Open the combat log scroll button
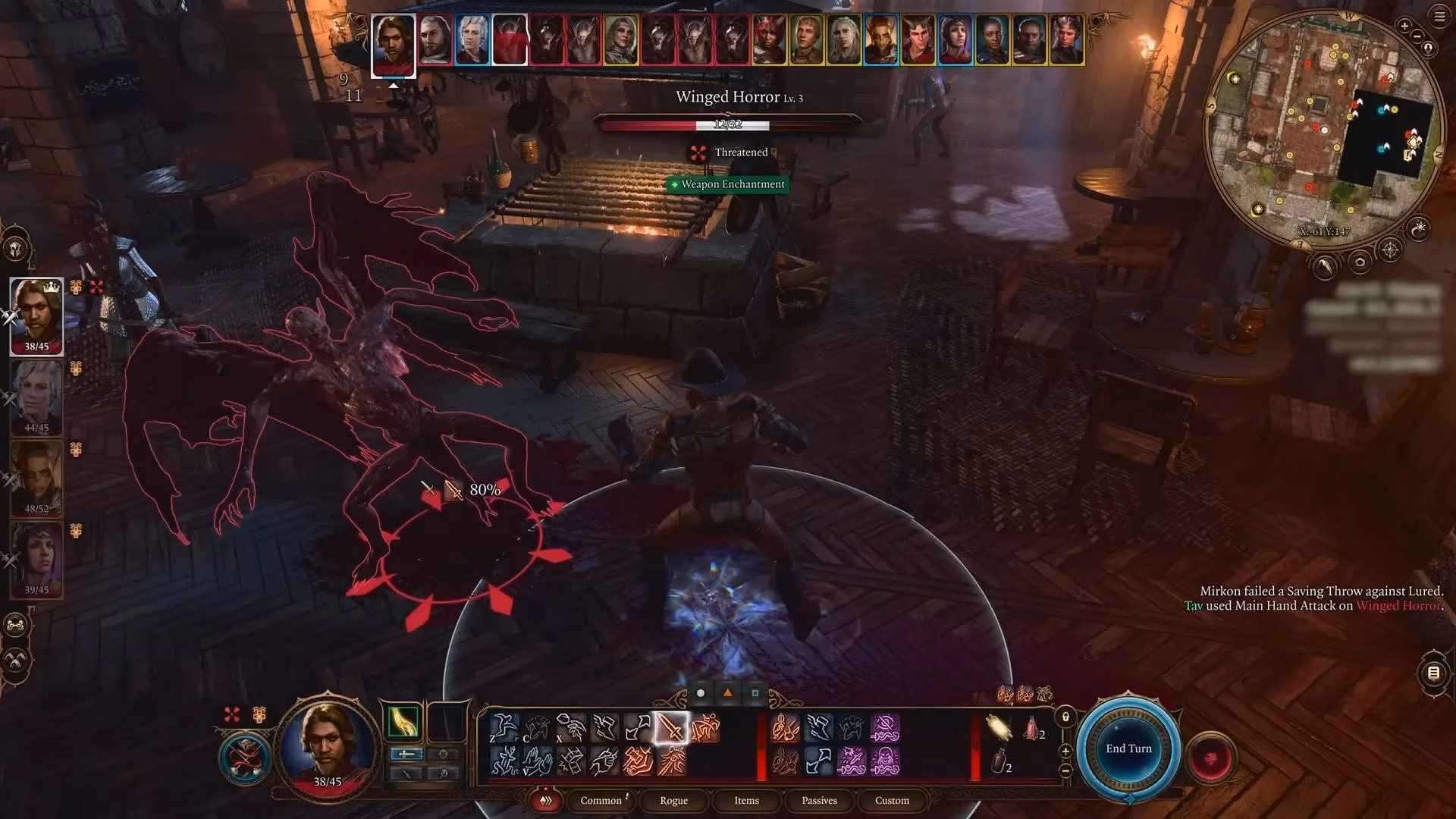1456x819 pixels. pos(1432,673)
